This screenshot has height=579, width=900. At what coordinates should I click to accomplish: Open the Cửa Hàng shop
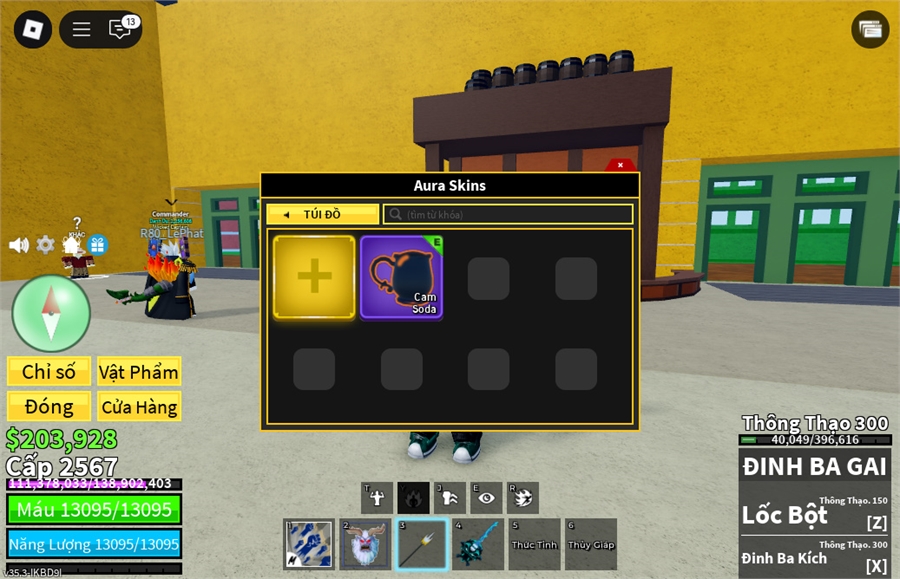[139, 406]
